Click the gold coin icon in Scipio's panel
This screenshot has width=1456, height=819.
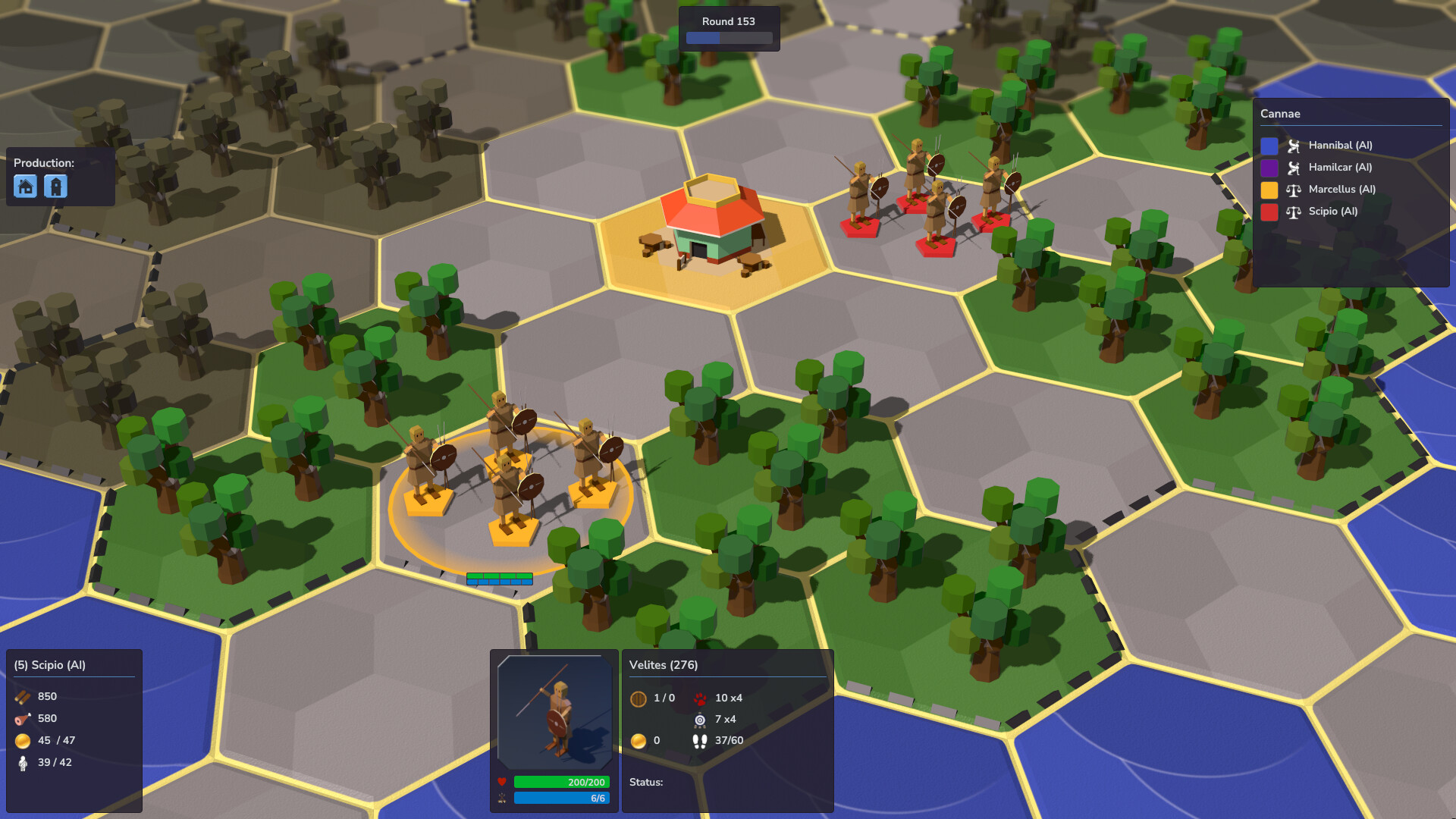click(21, 741)
